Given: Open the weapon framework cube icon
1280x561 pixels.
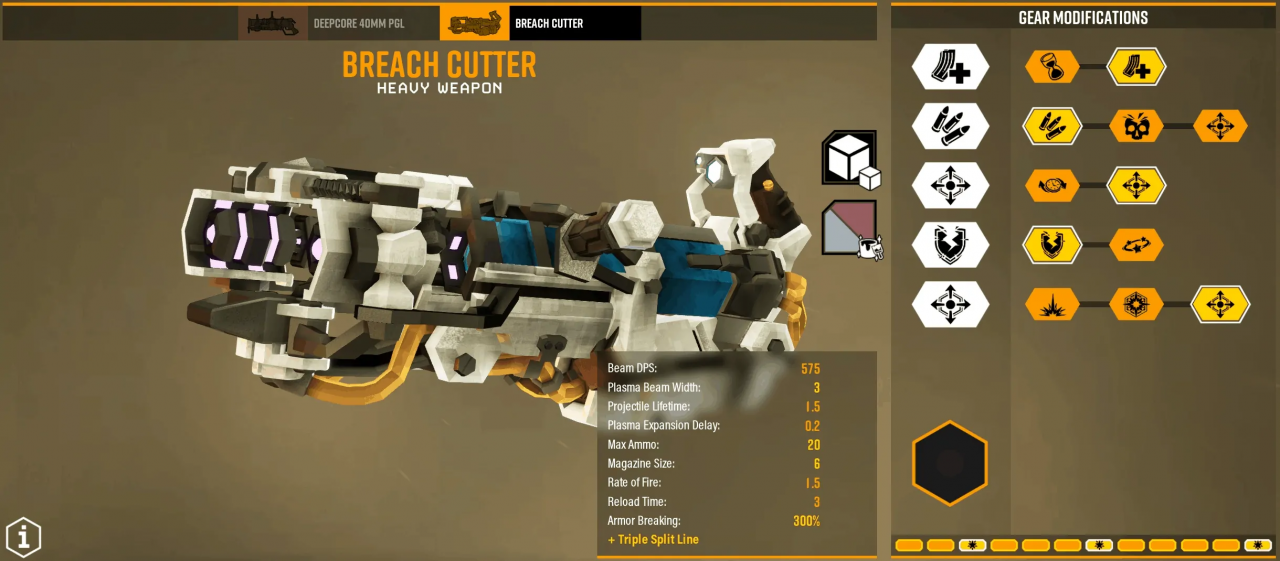Looking at the screenshot, I should 849,158.
